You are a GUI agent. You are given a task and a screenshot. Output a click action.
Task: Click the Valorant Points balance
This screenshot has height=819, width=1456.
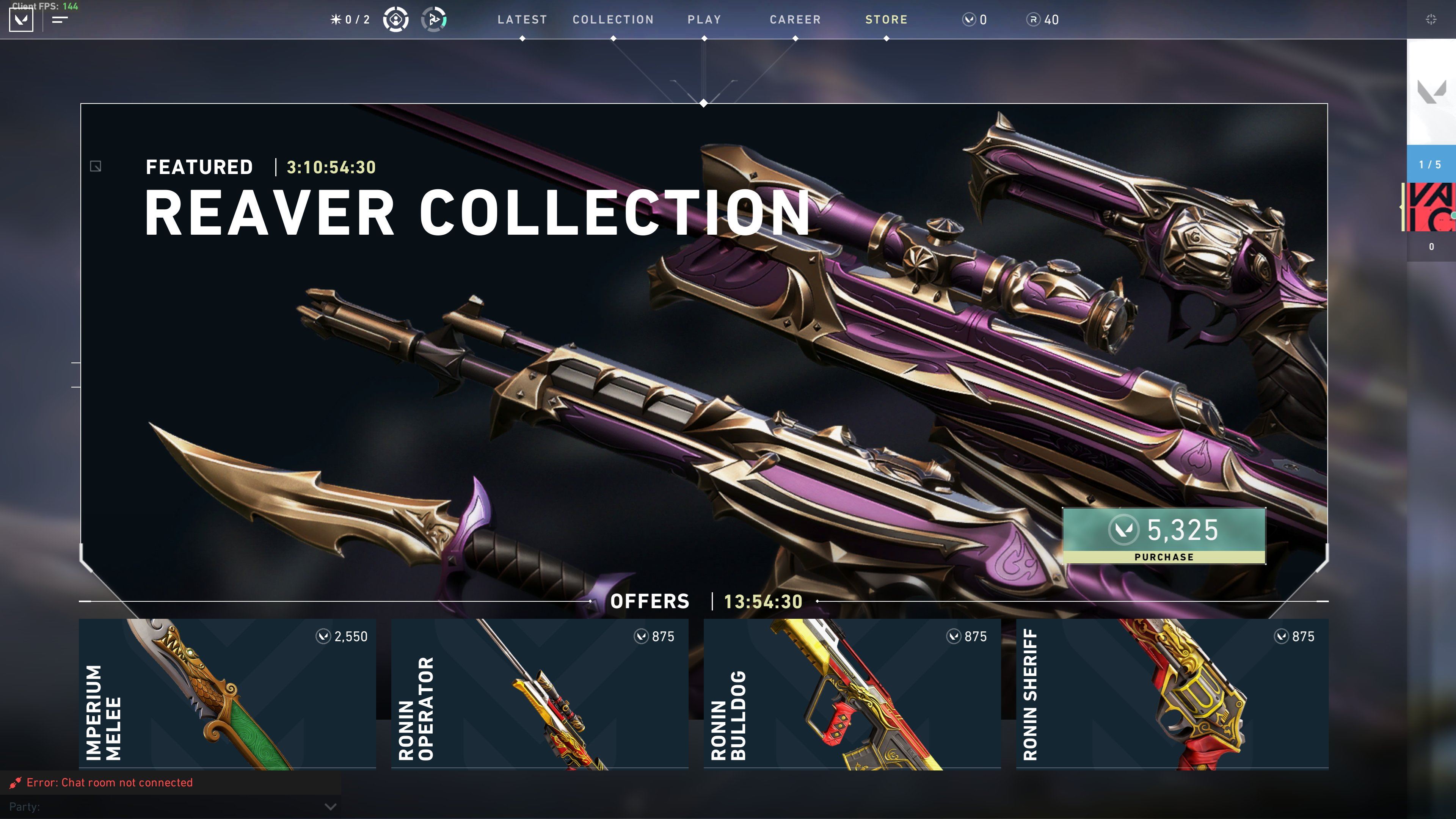point(974,20)
